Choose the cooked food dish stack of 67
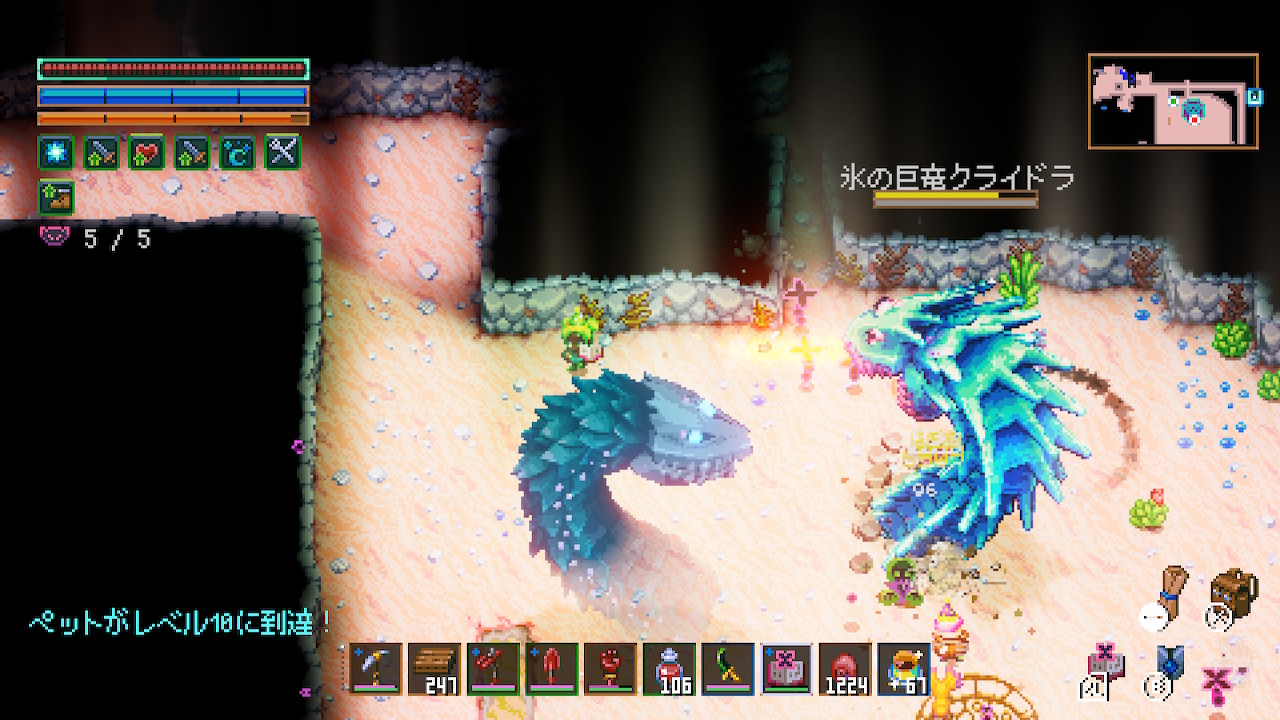Image resolution: width=1280 pixels, height=720 pixels. tap(904, 667)
